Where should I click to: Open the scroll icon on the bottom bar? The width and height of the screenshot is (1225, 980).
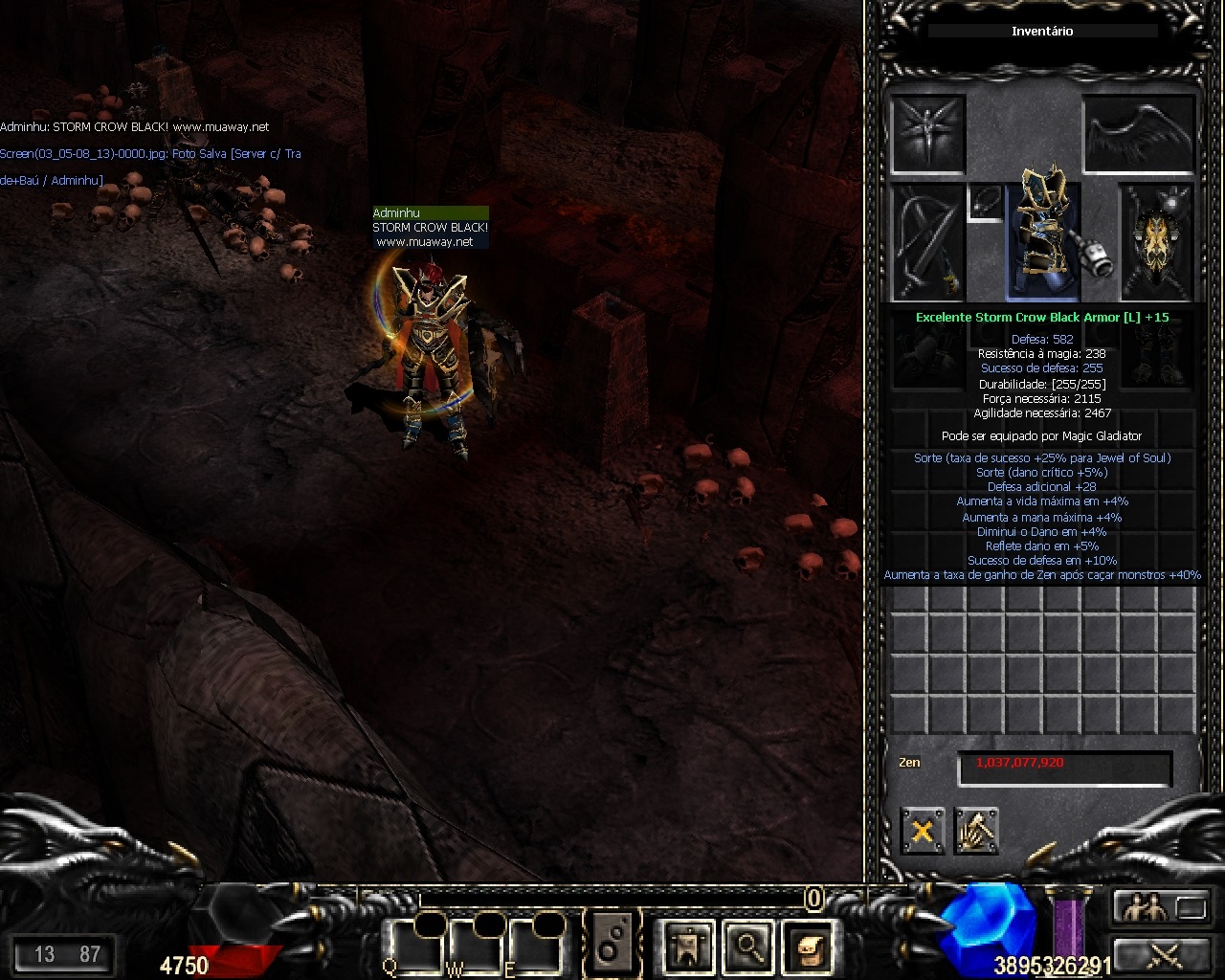(x=809, y=947)
